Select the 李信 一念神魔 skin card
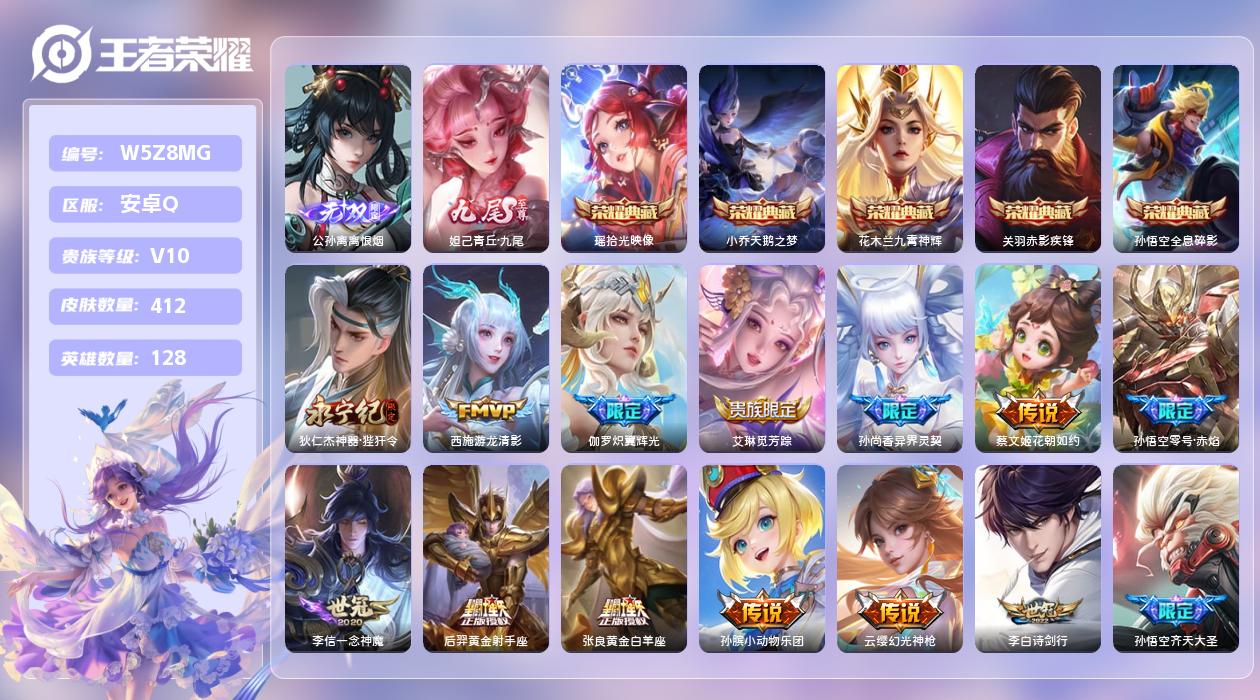Screen dimensions: 1260x700 [x=348, y=558]
